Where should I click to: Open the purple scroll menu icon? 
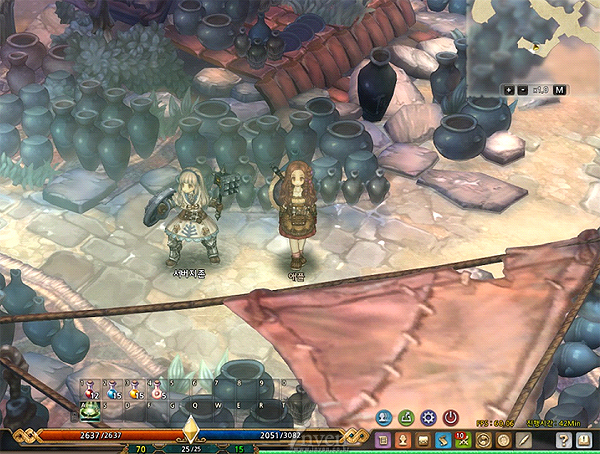click(x=383, y=439)
